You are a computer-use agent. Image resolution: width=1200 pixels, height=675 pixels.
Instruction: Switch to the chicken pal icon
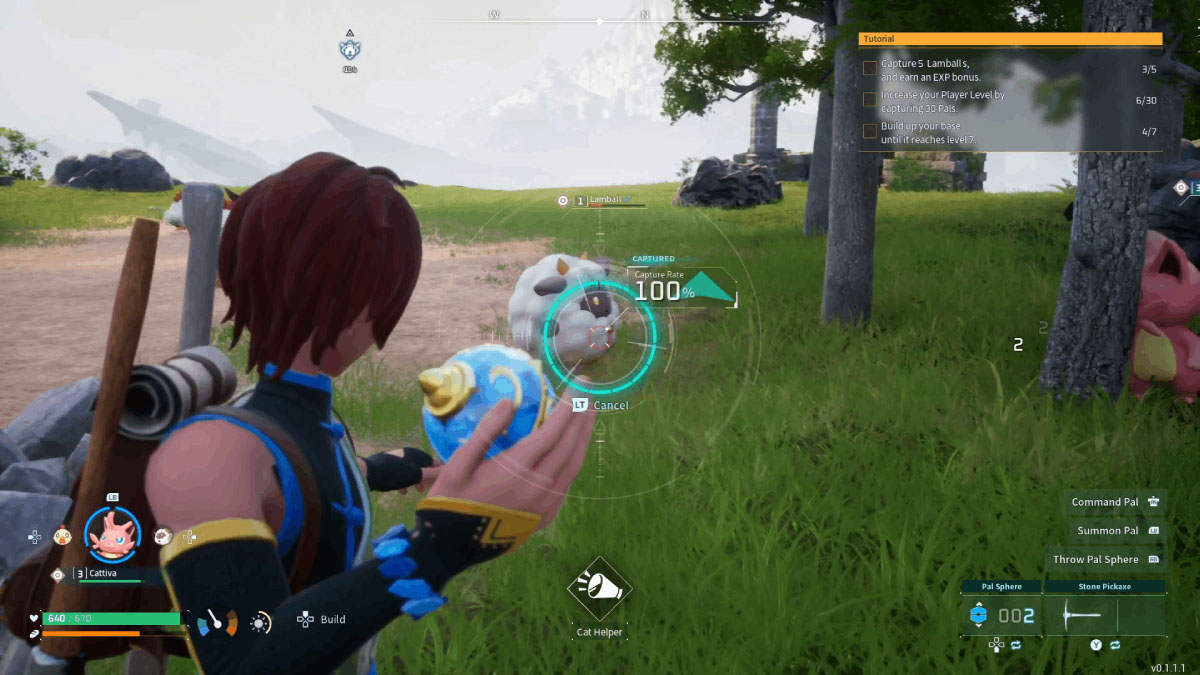click(62, 536)
